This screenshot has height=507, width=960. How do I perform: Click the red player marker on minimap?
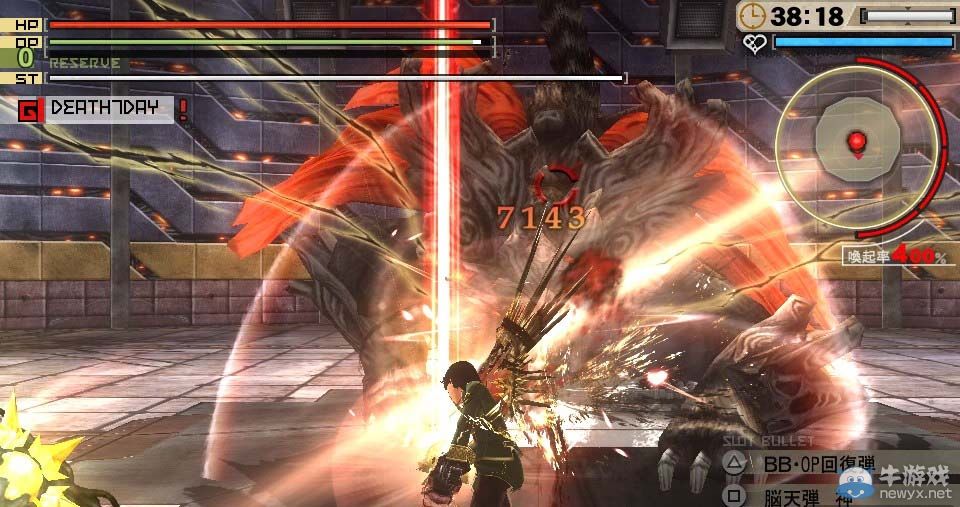click(856, 141)
